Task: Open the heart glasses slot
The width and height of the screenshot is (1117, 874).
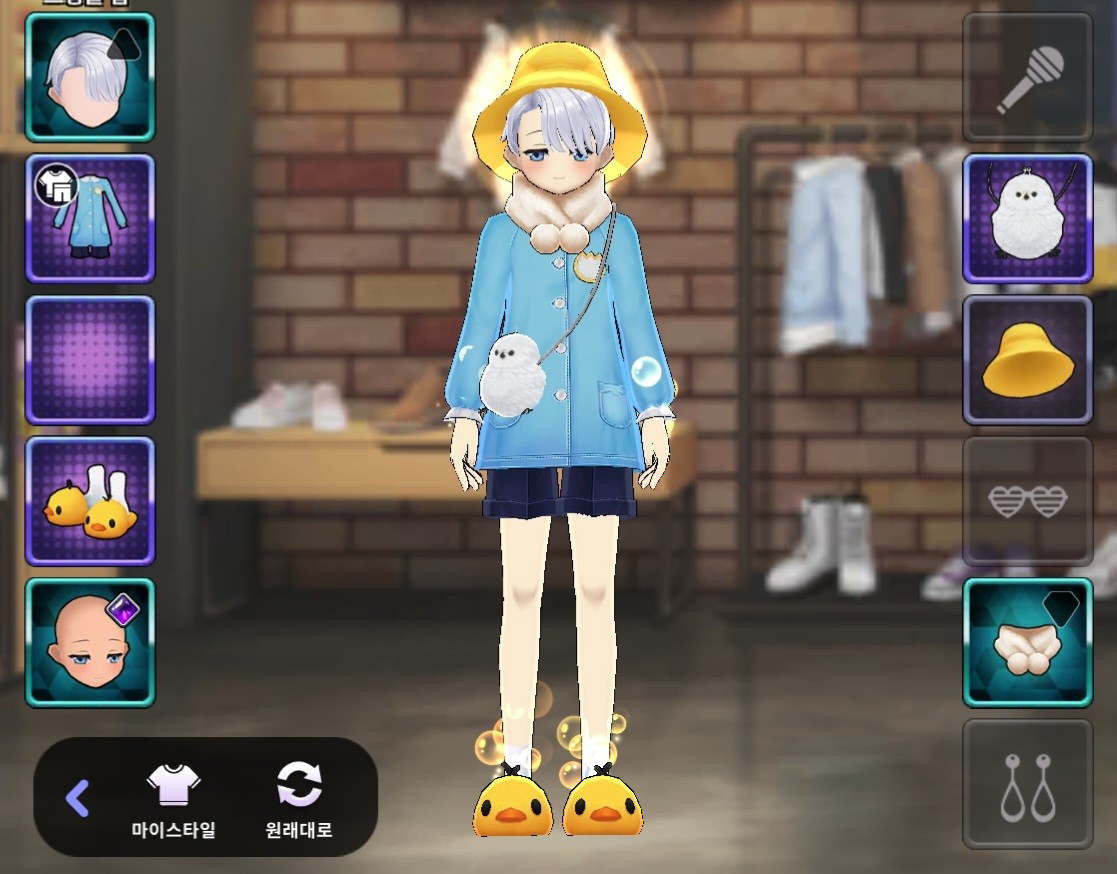Action: 1027,501
